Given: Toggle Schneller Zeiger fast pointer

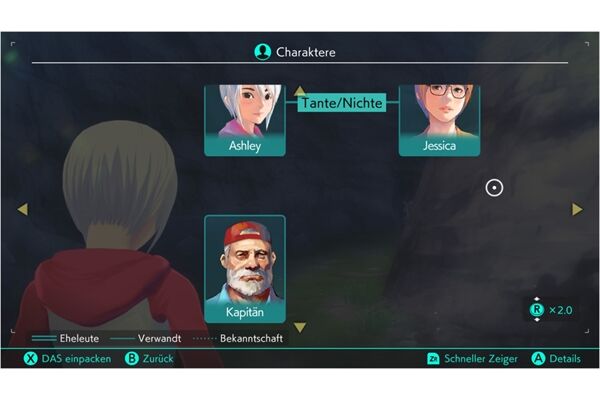Looking at the screenshot, I should tap(470, 358).
